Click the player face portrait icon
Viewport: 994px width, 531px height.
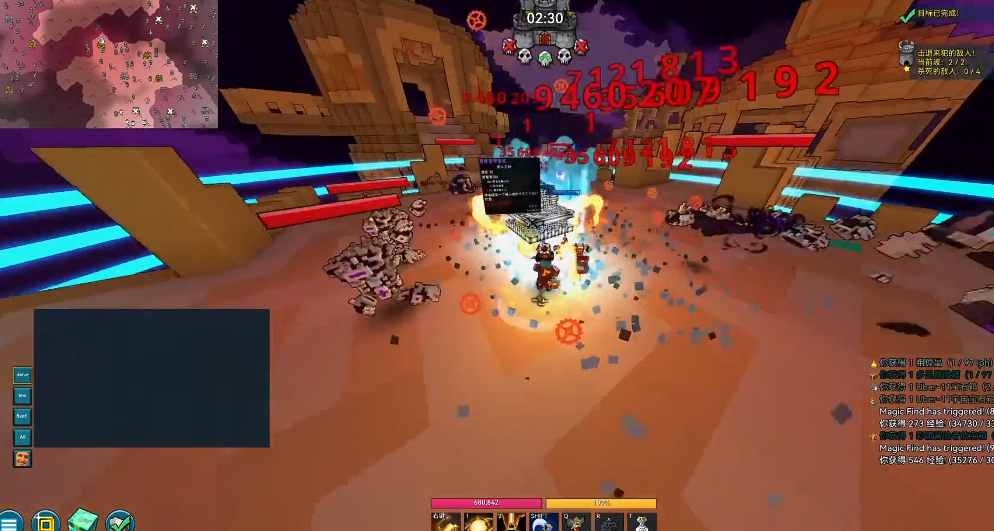(22, 458)
